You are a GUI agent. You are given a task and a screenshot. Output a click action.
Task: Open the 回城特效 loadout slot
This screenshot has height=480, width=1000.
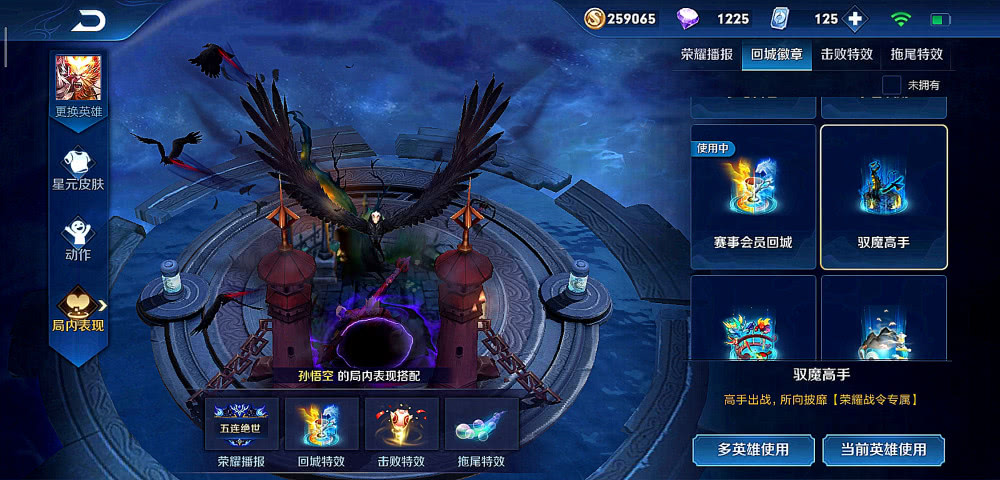coord(321,425)
